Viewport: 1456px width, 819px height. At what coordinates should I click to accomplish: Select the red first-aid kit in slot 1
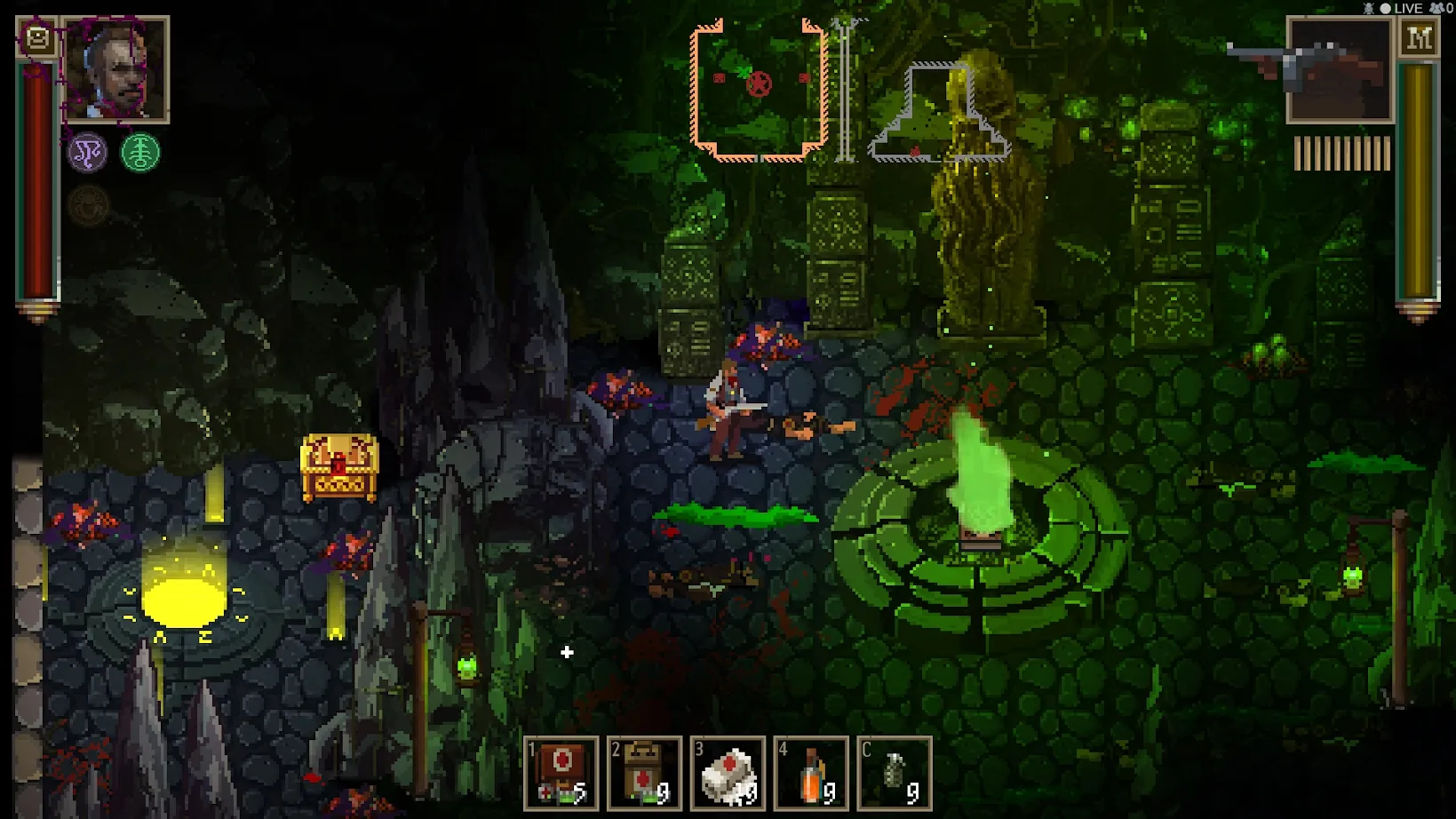point(561,773)
